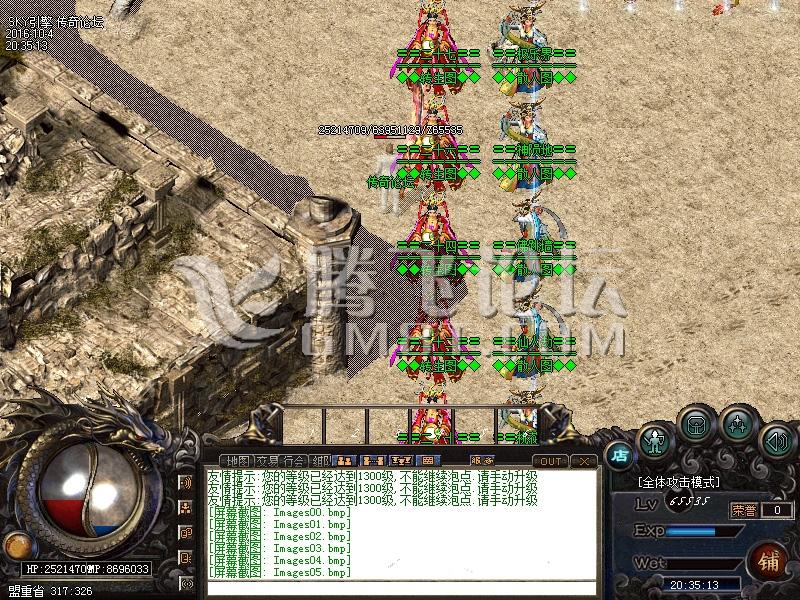Toggle the sound speaker icon
This screenshot has width=800, height=600.
776,439
